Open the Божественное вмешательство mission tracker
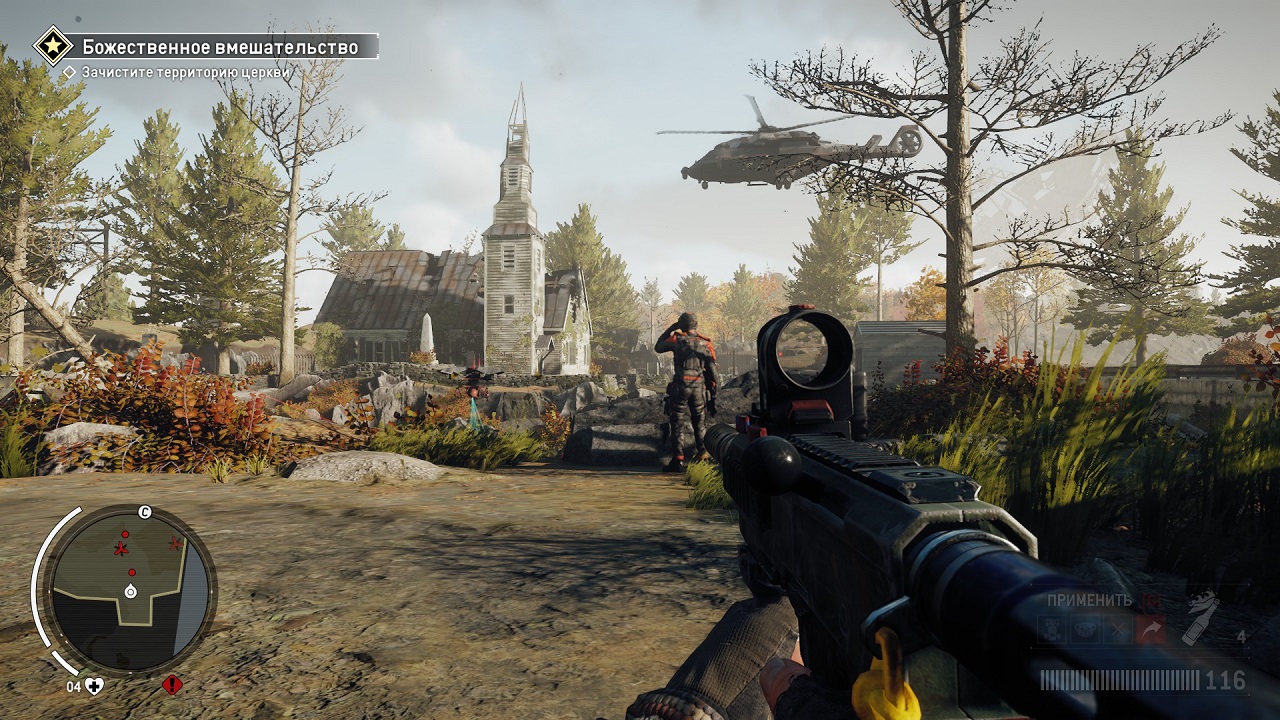1280x720 pixels. (x=220, y=47)
